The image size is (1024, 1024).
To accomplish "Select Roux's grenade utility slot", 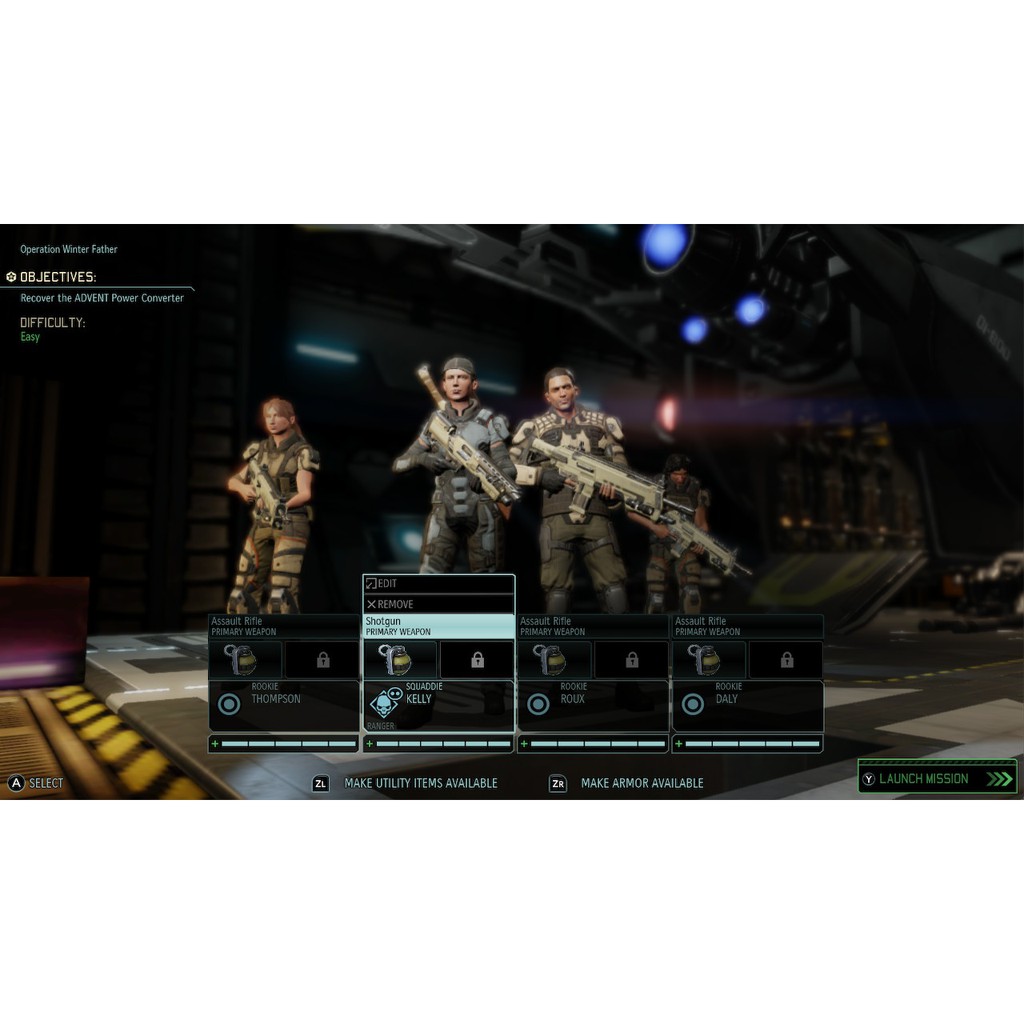I will pos(554,660).
